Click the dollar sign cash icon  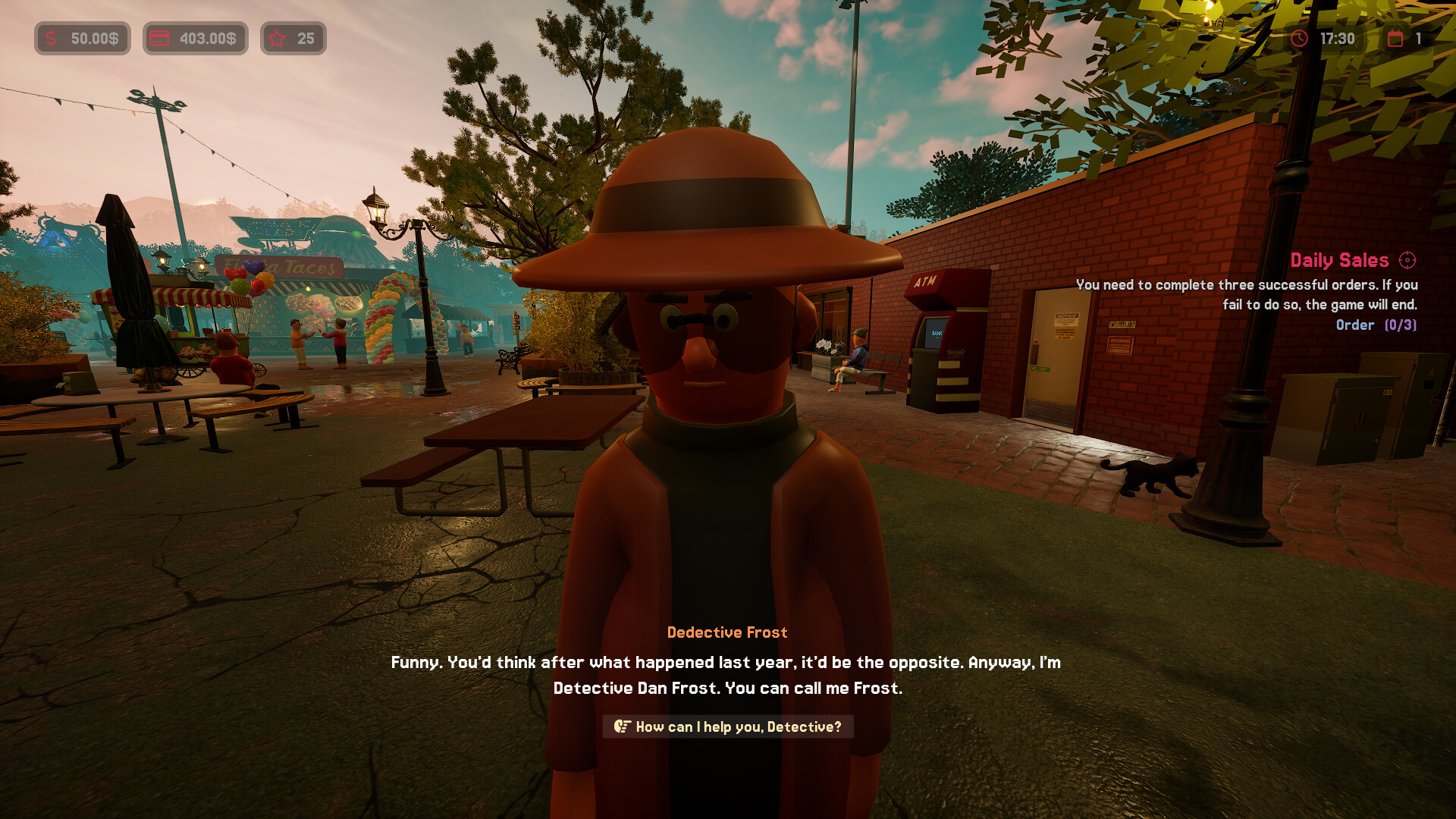point(49,38)
